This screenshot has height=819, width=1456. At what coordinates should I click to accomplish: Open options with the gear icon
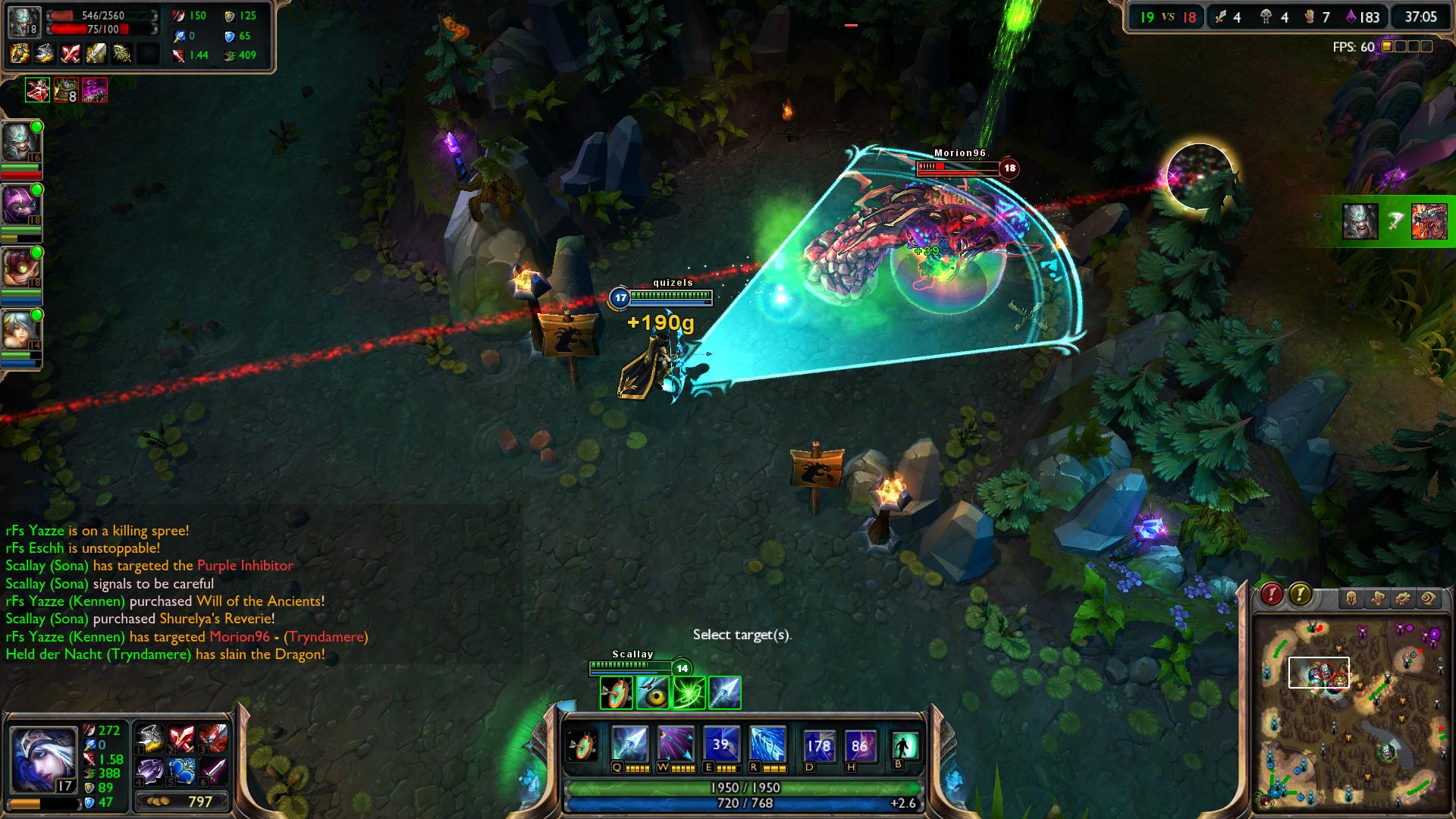(x=1403, y=599)
